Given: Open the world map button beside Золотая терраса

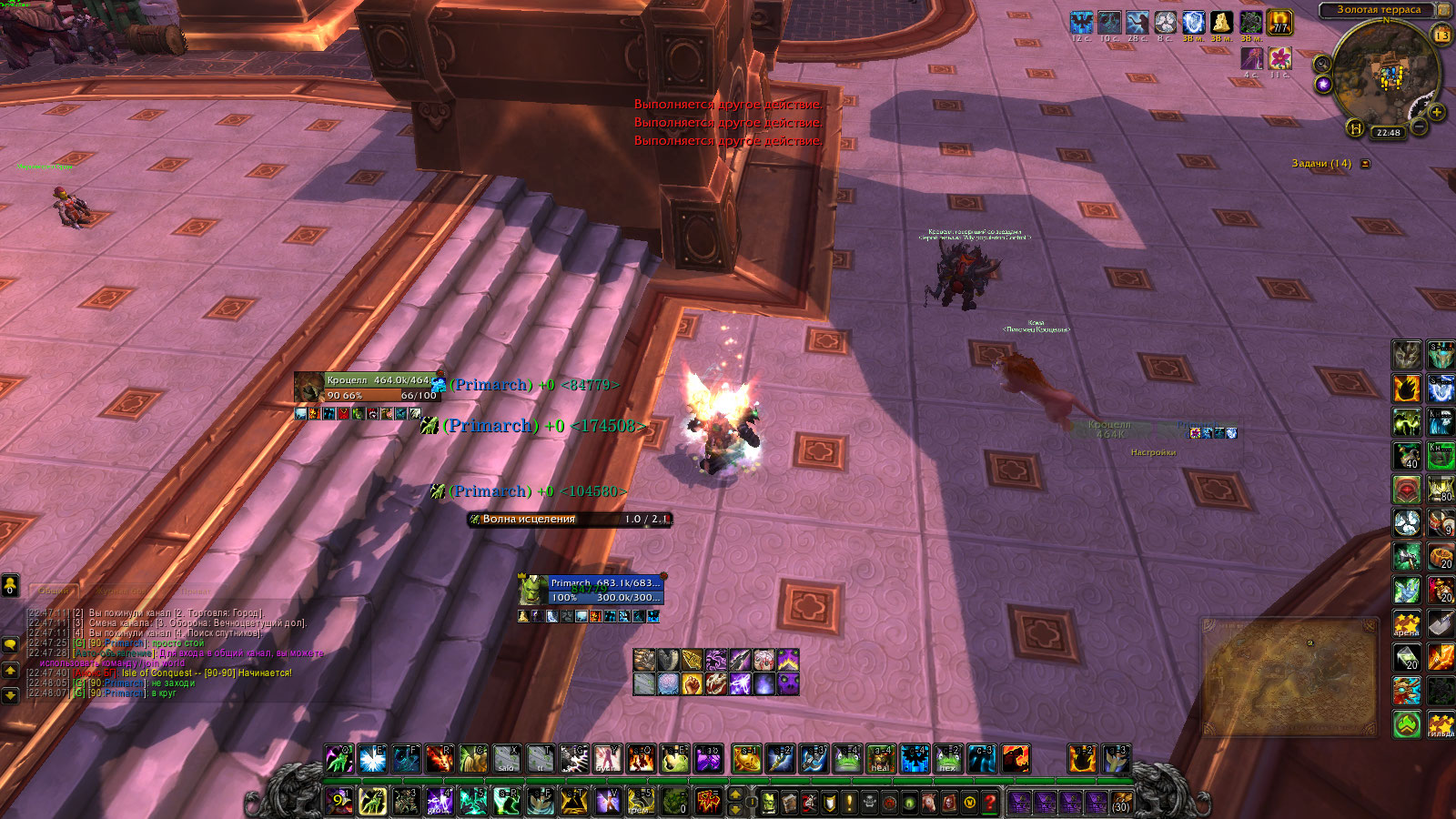Looking at the screenshot, I should point(1443,10).
